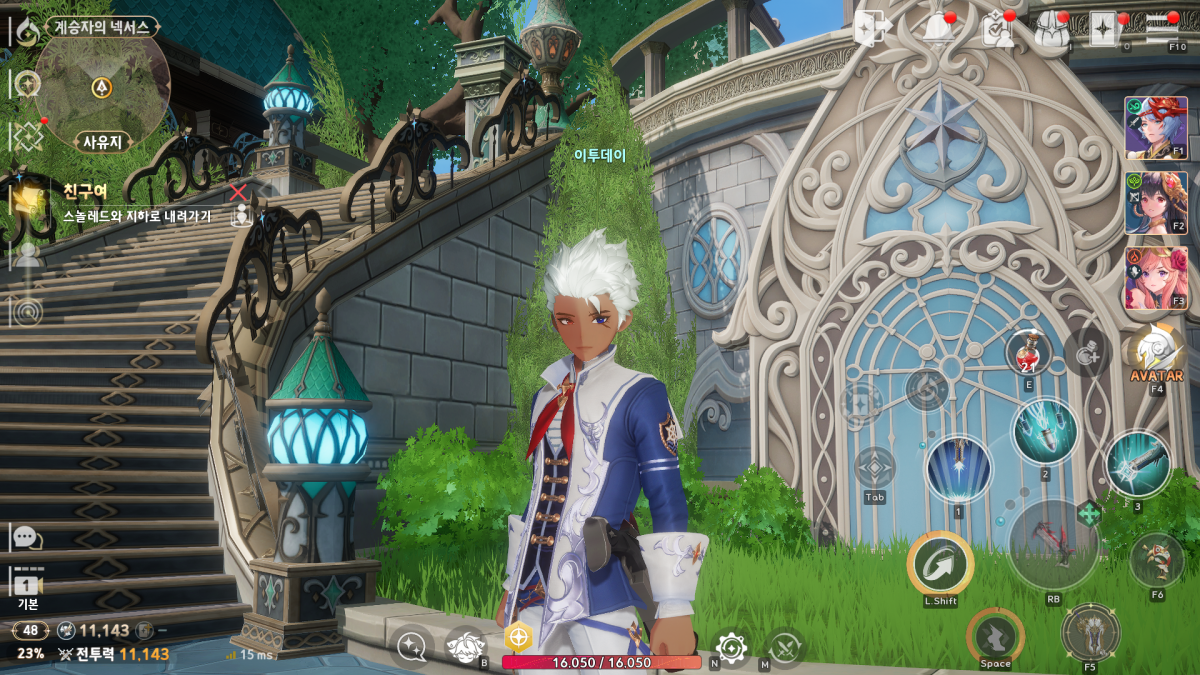Viewport: 1200px width, 675px height.
Task: Click the exit door icon
Action: click(x=872, y=29)
